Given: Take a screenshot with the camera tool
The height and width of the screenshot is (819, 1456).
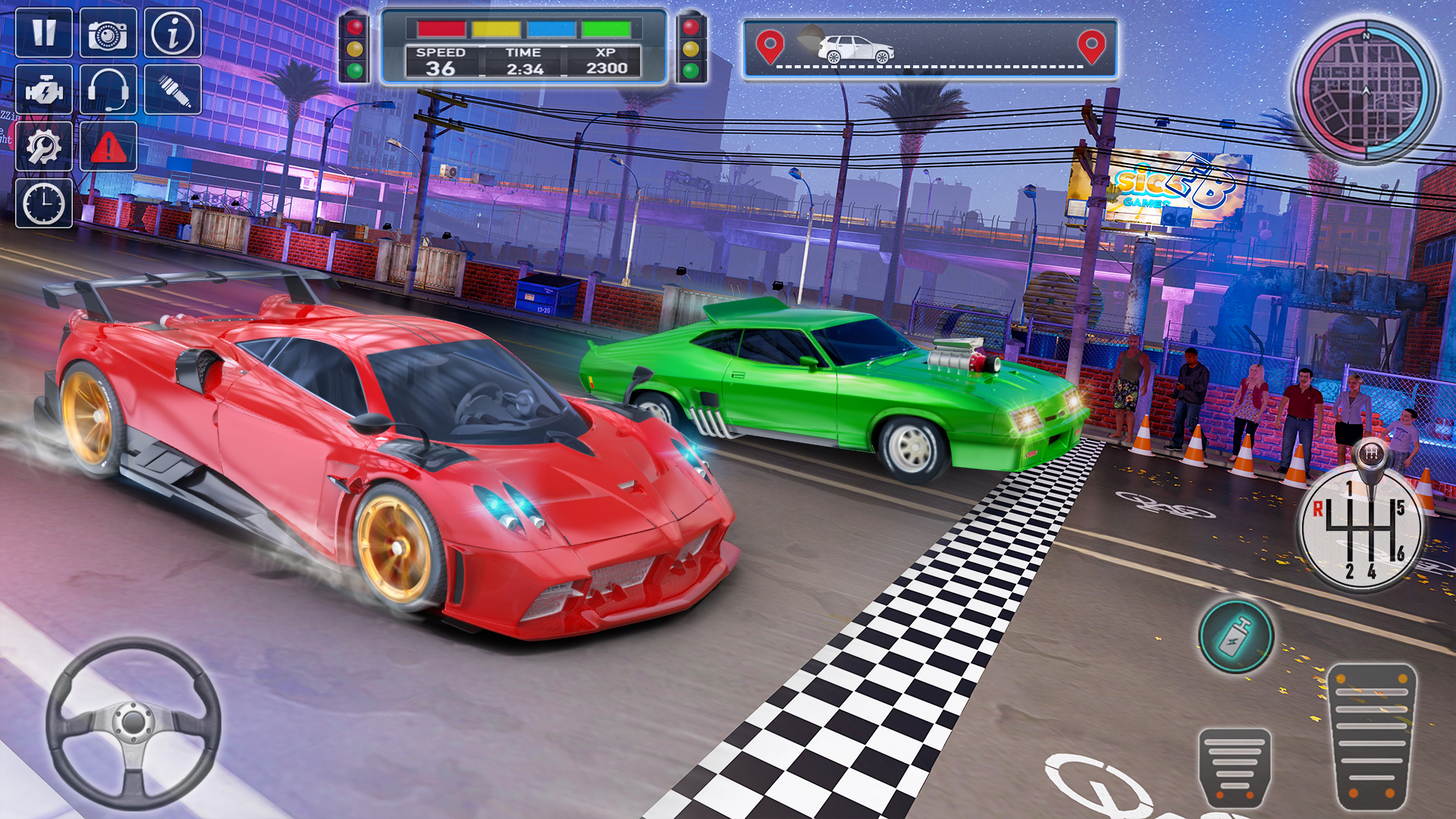Looking at the screenshot, I should tap(106, 33).
